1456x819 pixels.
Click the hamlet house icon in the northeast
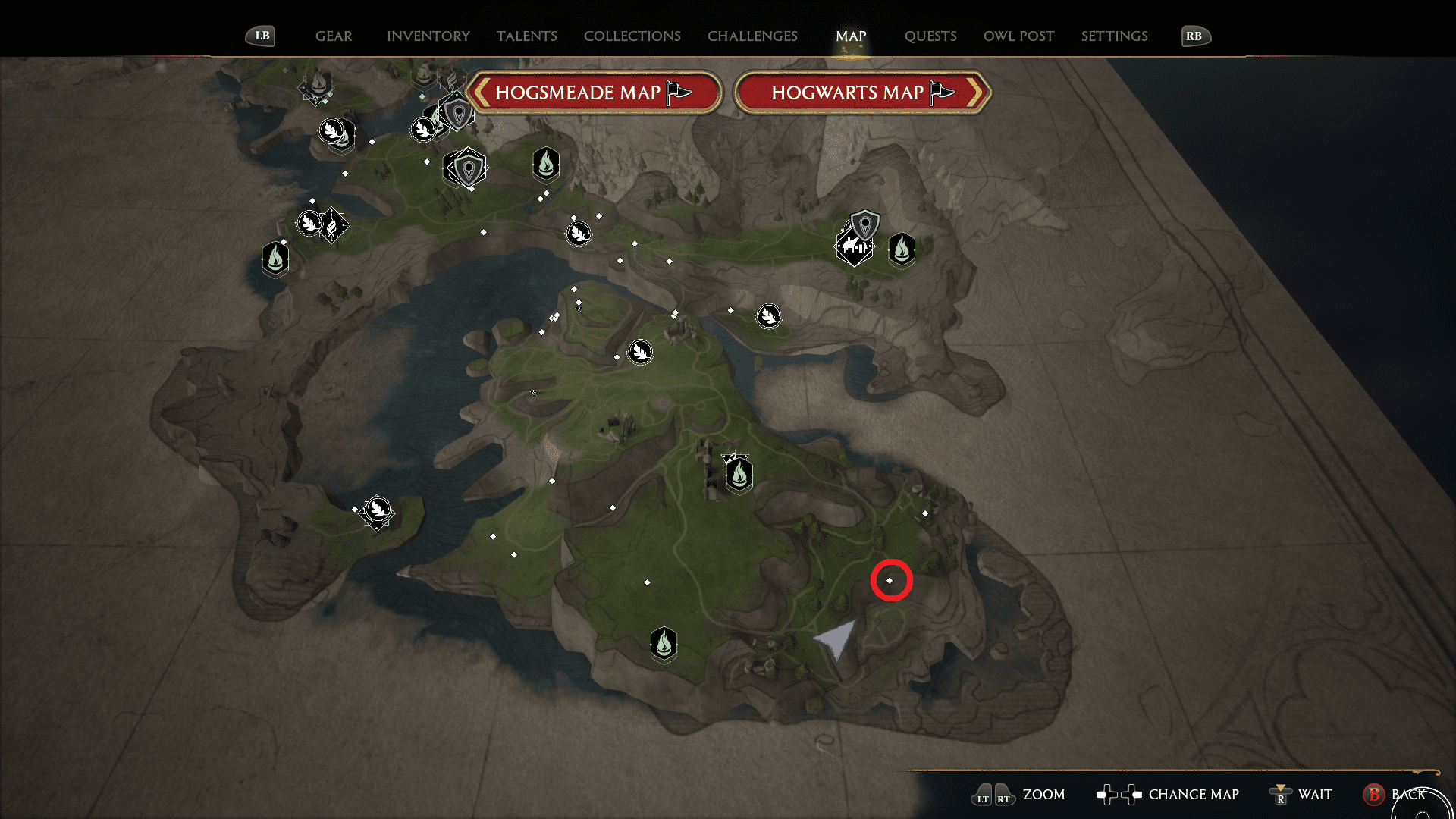[855, 246]
